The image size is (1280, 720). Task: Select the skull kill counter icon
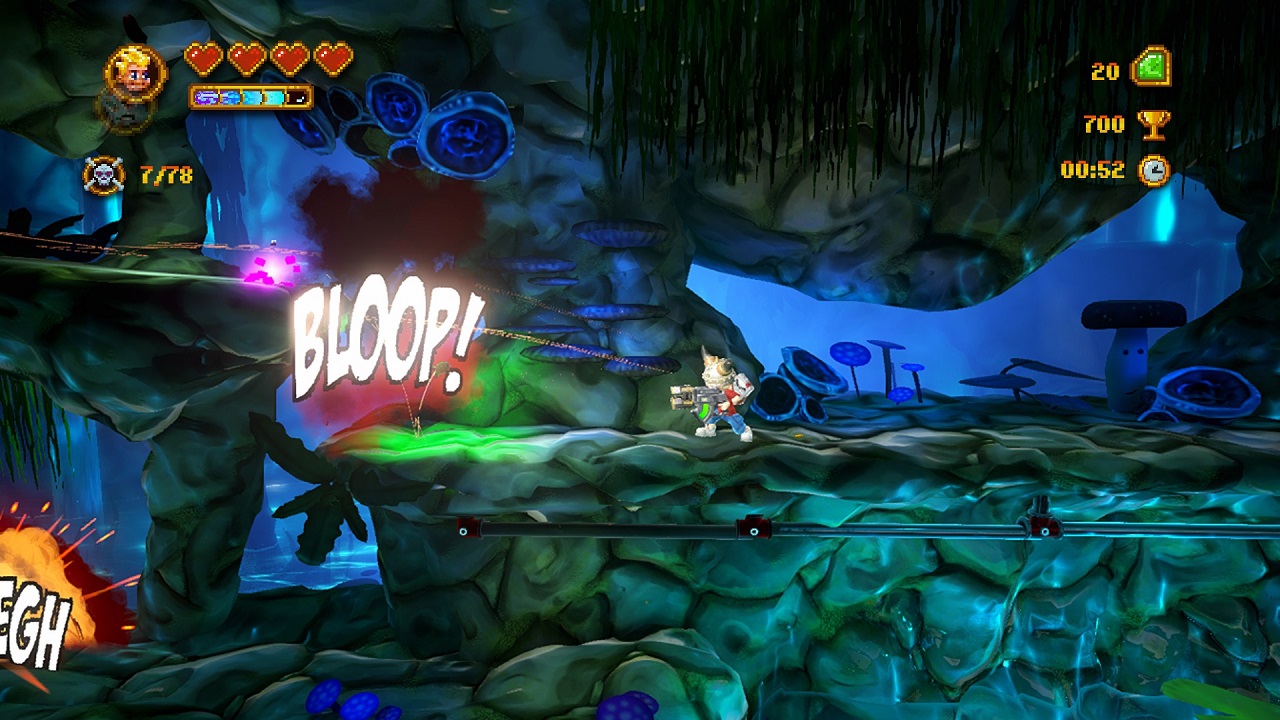click(104, 176)
